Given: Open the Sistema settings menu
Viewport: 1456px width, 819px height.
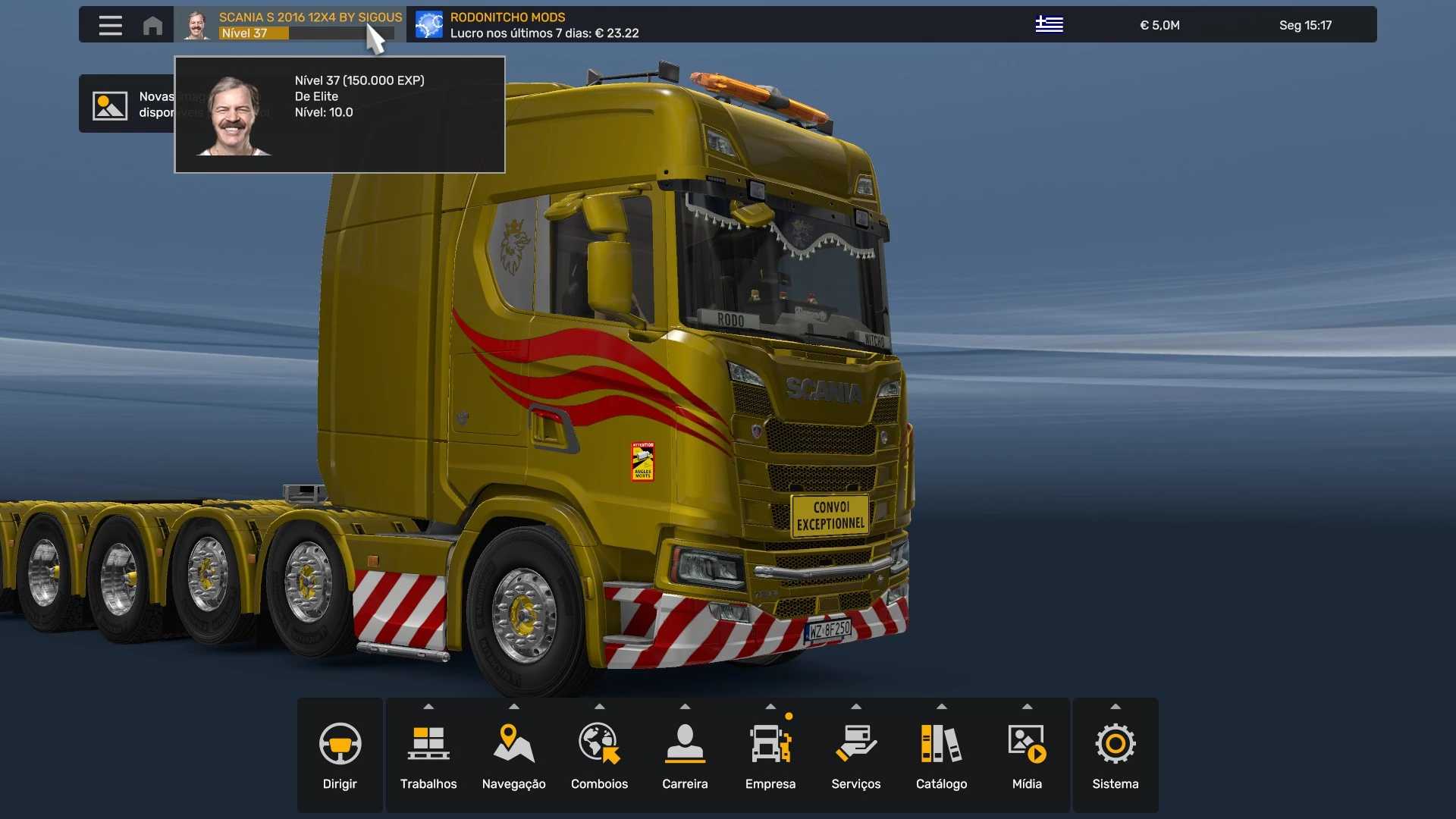Looking at the screenshot, I should [1115, 755].
